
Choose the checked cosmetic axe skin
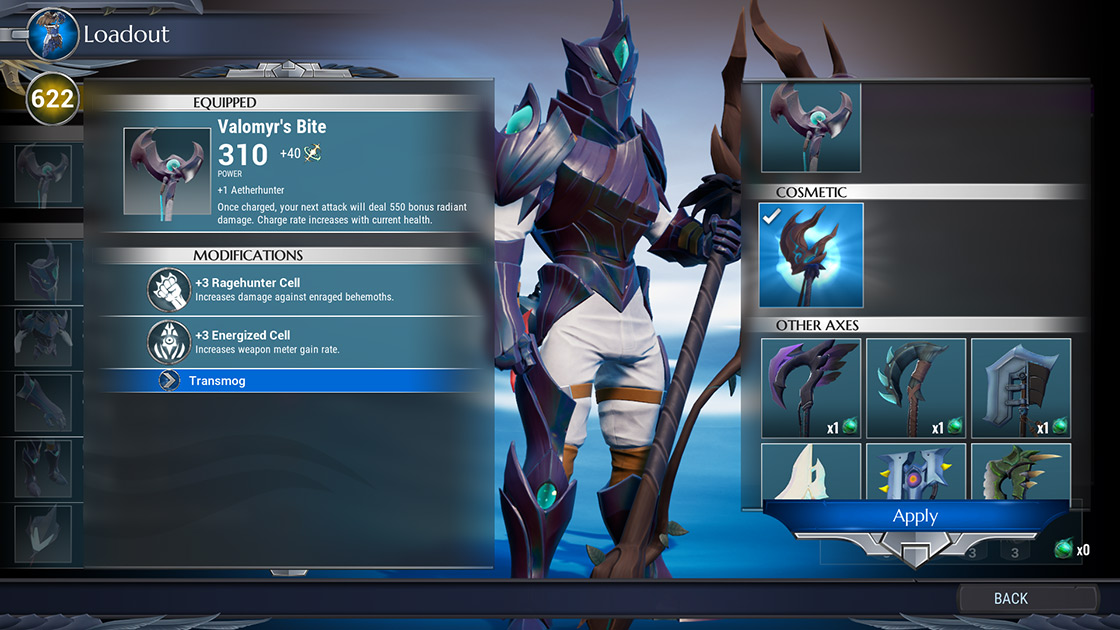810,255
